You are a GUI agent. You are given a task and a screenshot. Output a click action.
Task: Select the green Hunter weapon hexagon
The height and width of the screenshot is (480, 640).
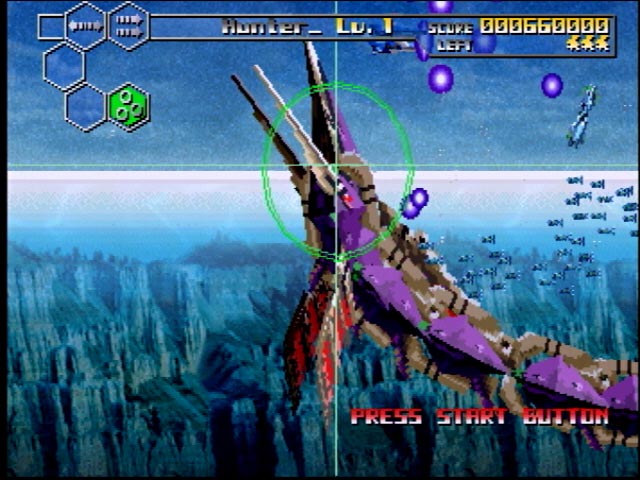pos(127,106)
